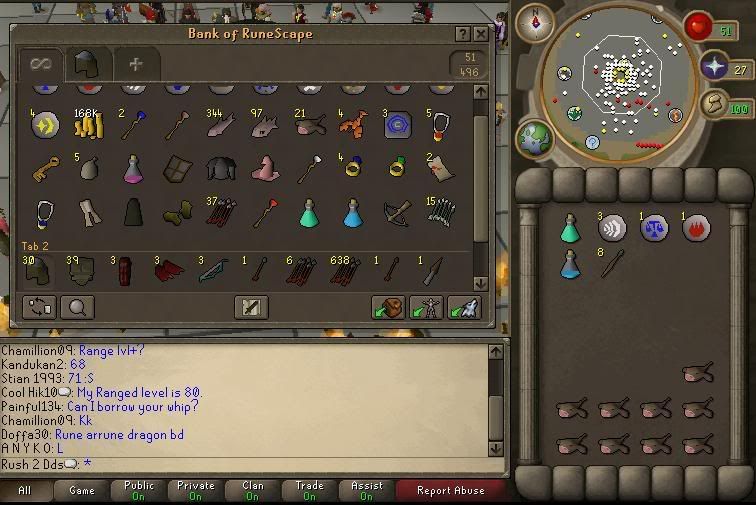Select the fire rune in inventory
The height and width of the screenshot is (505, 756).
(x=696, y=228)
